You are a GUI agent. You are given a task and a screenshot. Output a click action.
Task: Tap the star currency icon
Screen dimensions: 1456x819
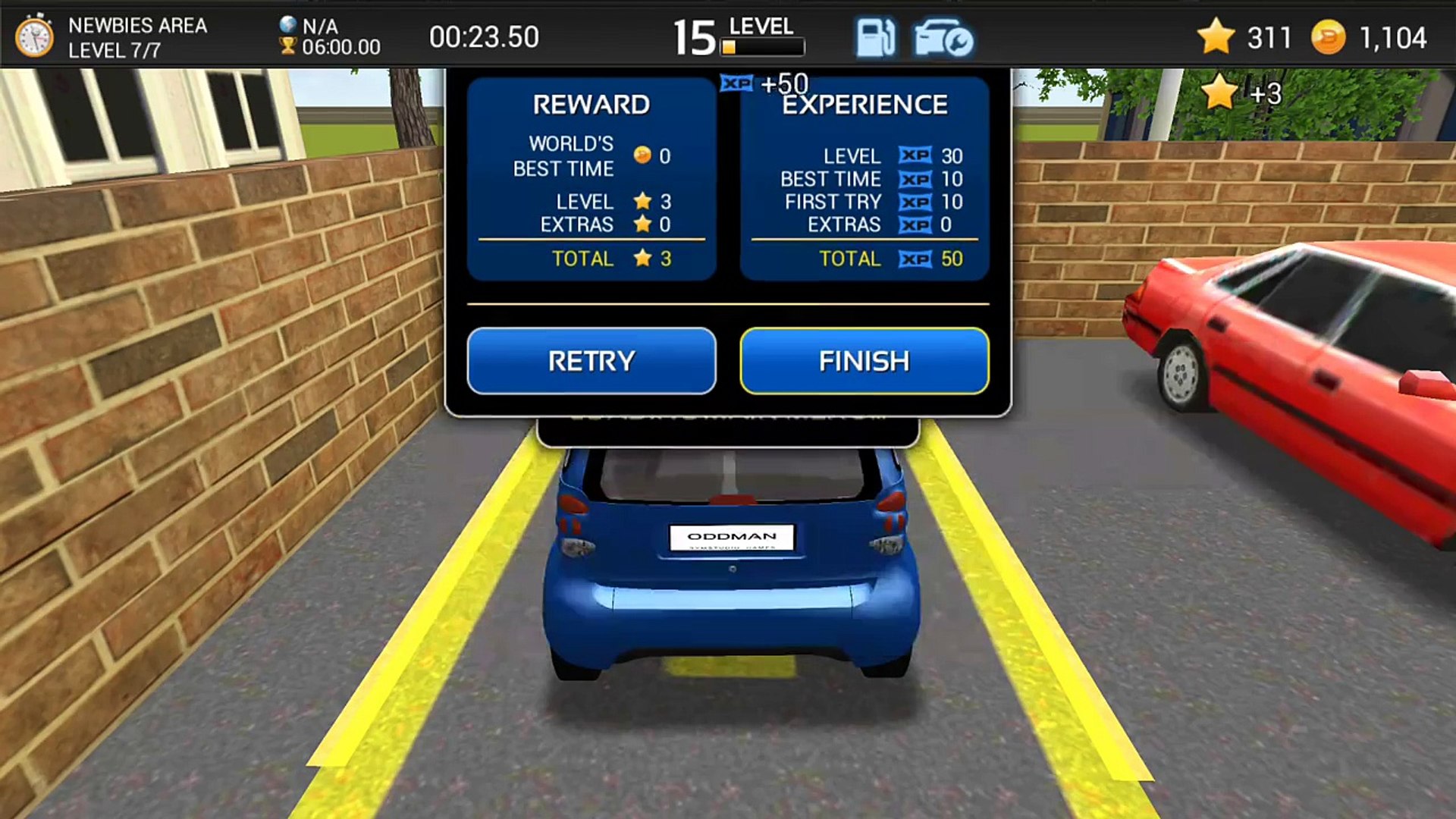[x=1216, y=36]
